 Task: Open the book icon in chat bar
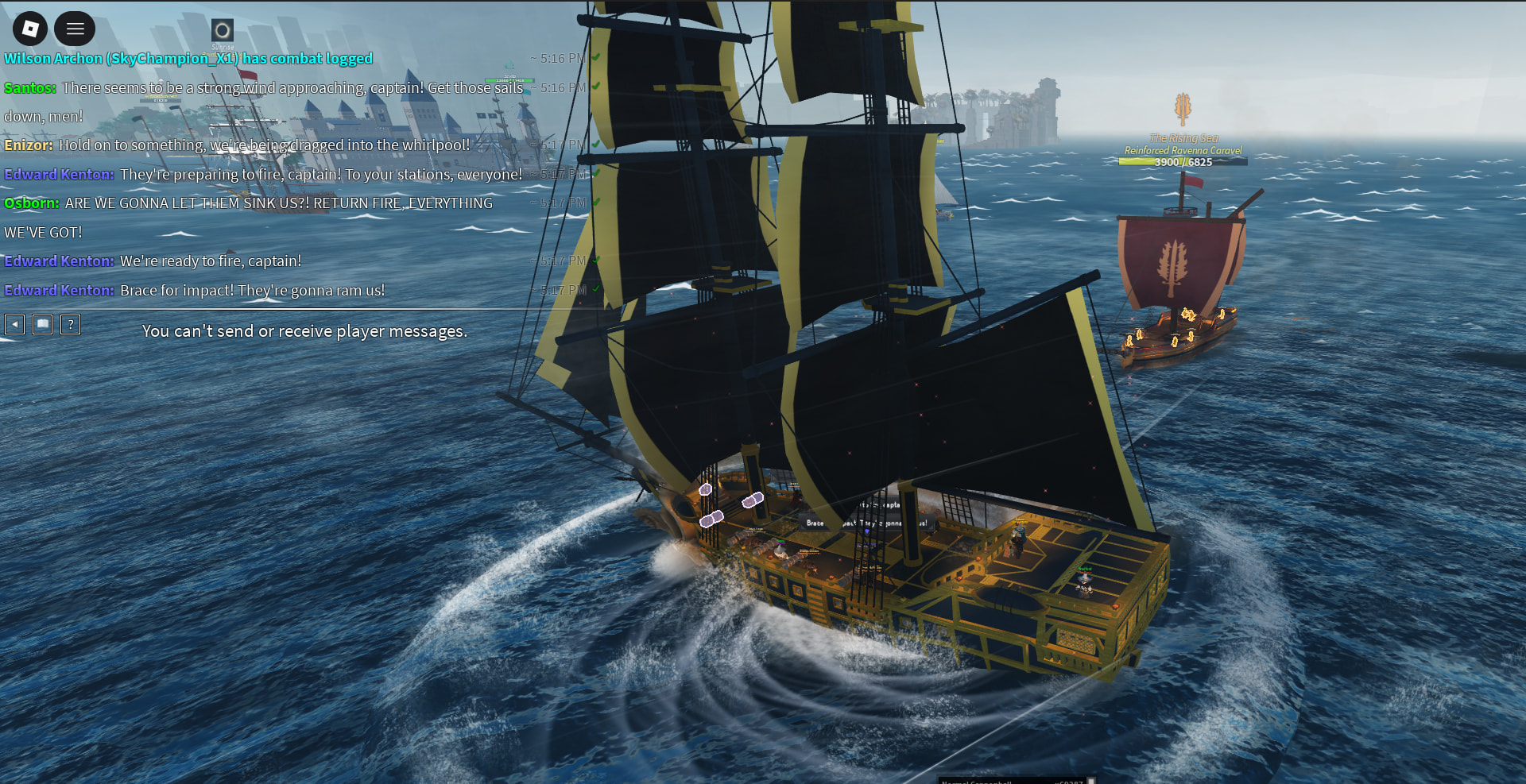[43, 324]
